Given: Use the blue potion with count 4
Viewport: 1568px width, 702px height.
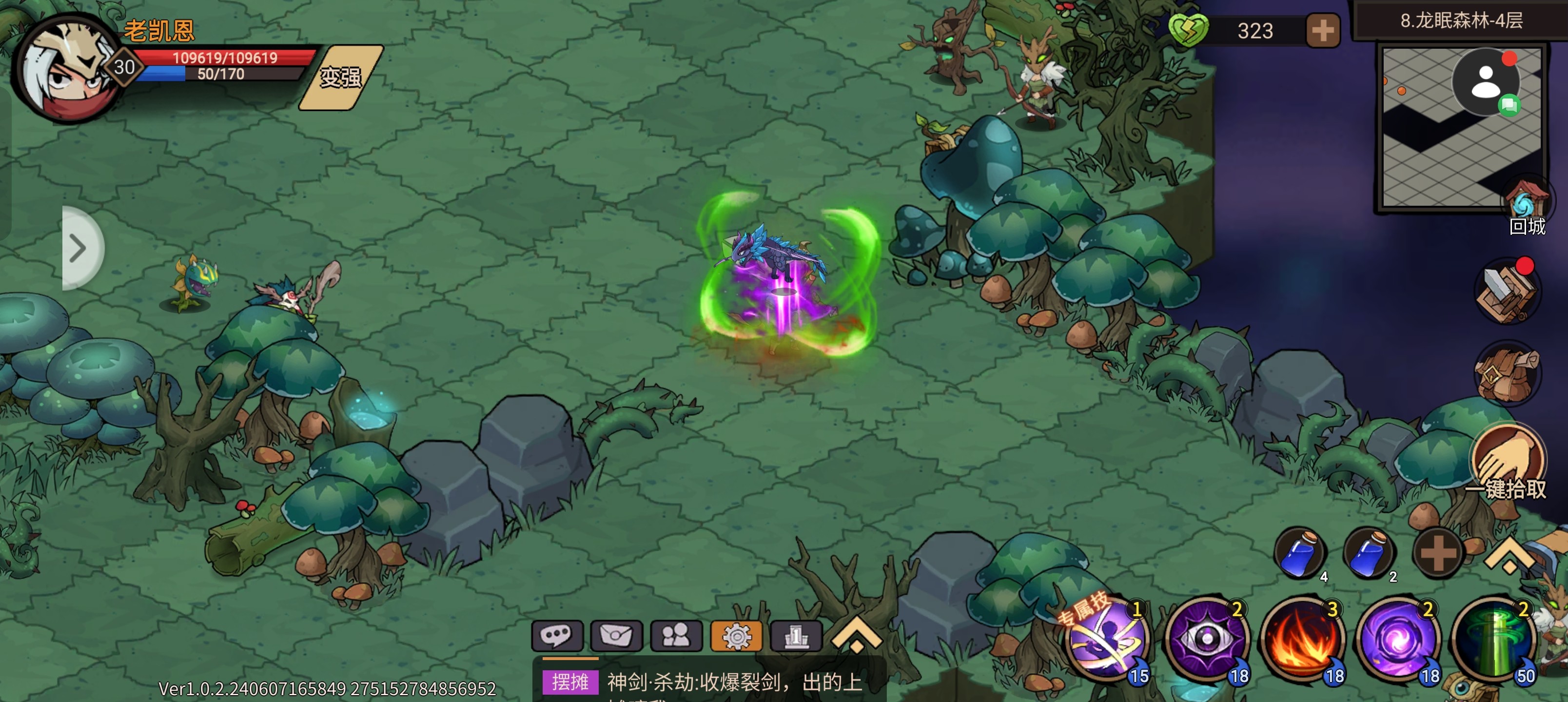Looking at the screenshot, I should coord(1299,553).
